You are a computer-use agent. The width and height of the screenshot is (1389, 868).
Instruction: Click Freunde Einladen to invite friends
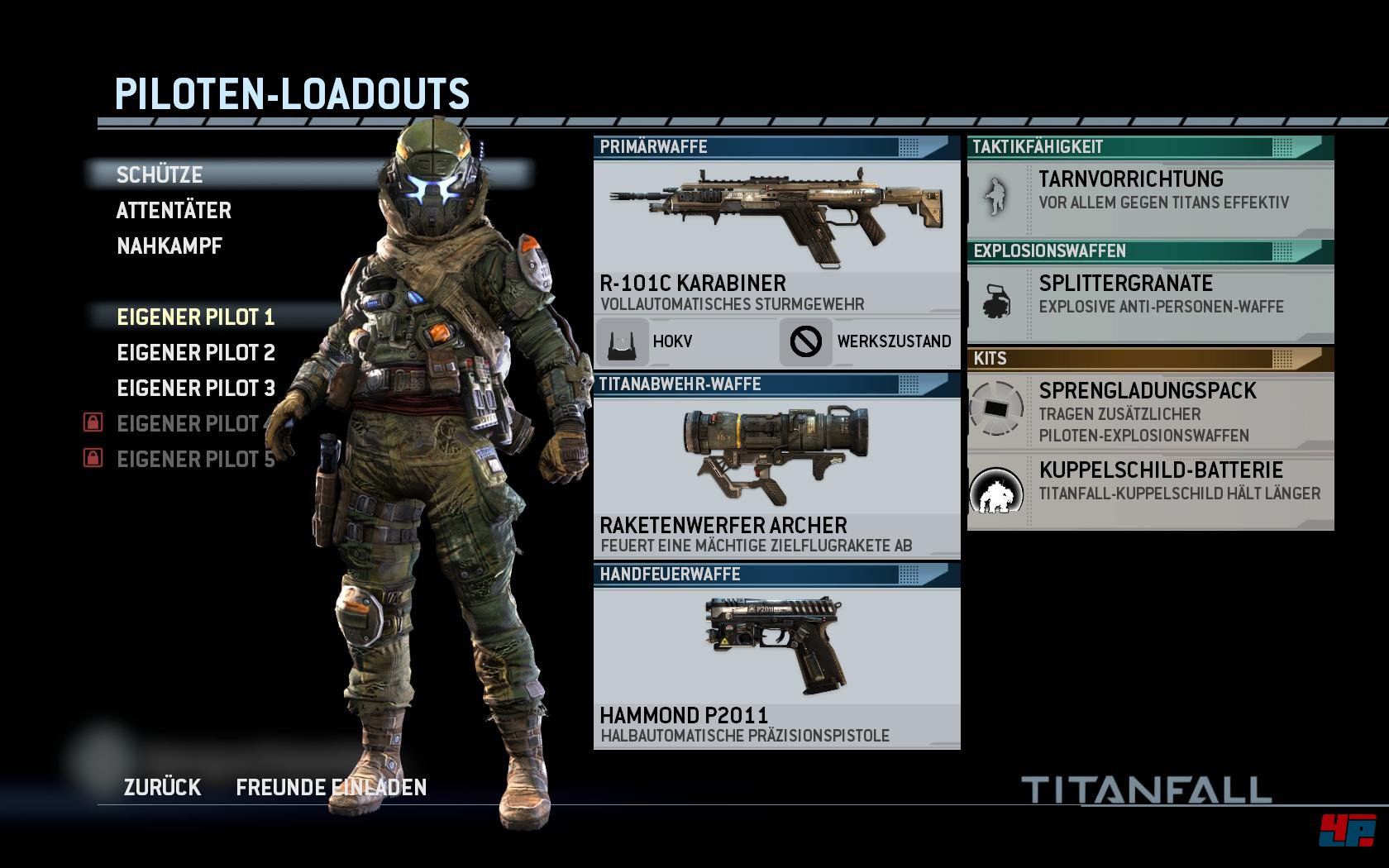331,787
